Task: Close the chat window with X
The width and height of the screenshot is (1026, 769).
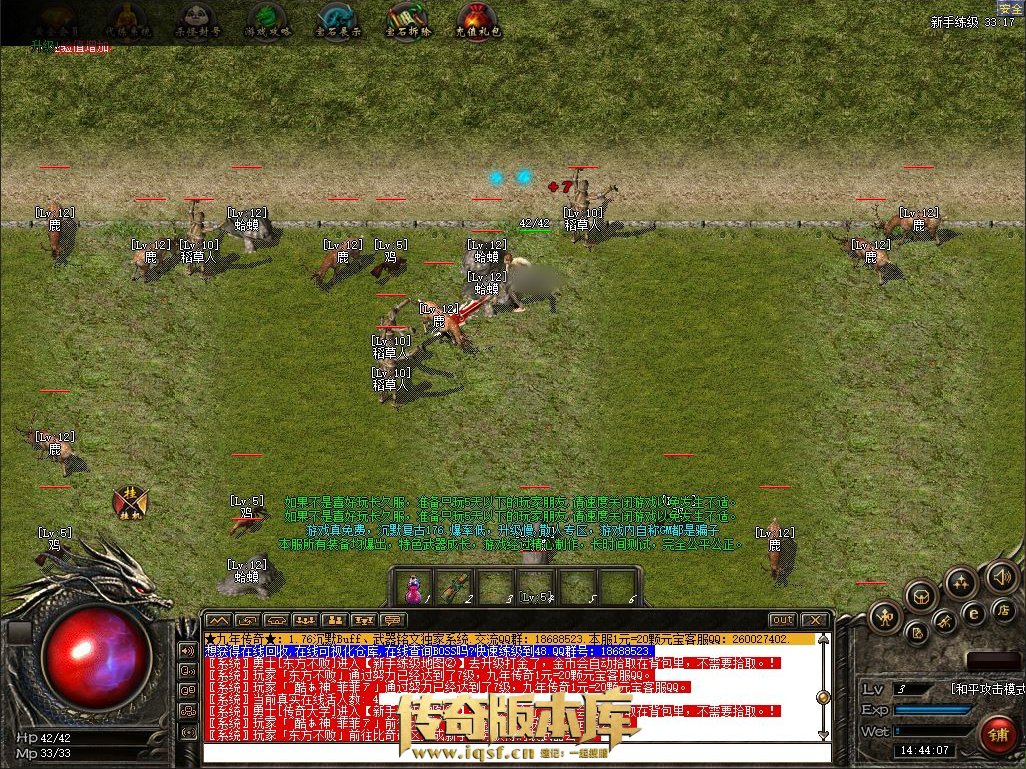Action: (x=815, y=620)
